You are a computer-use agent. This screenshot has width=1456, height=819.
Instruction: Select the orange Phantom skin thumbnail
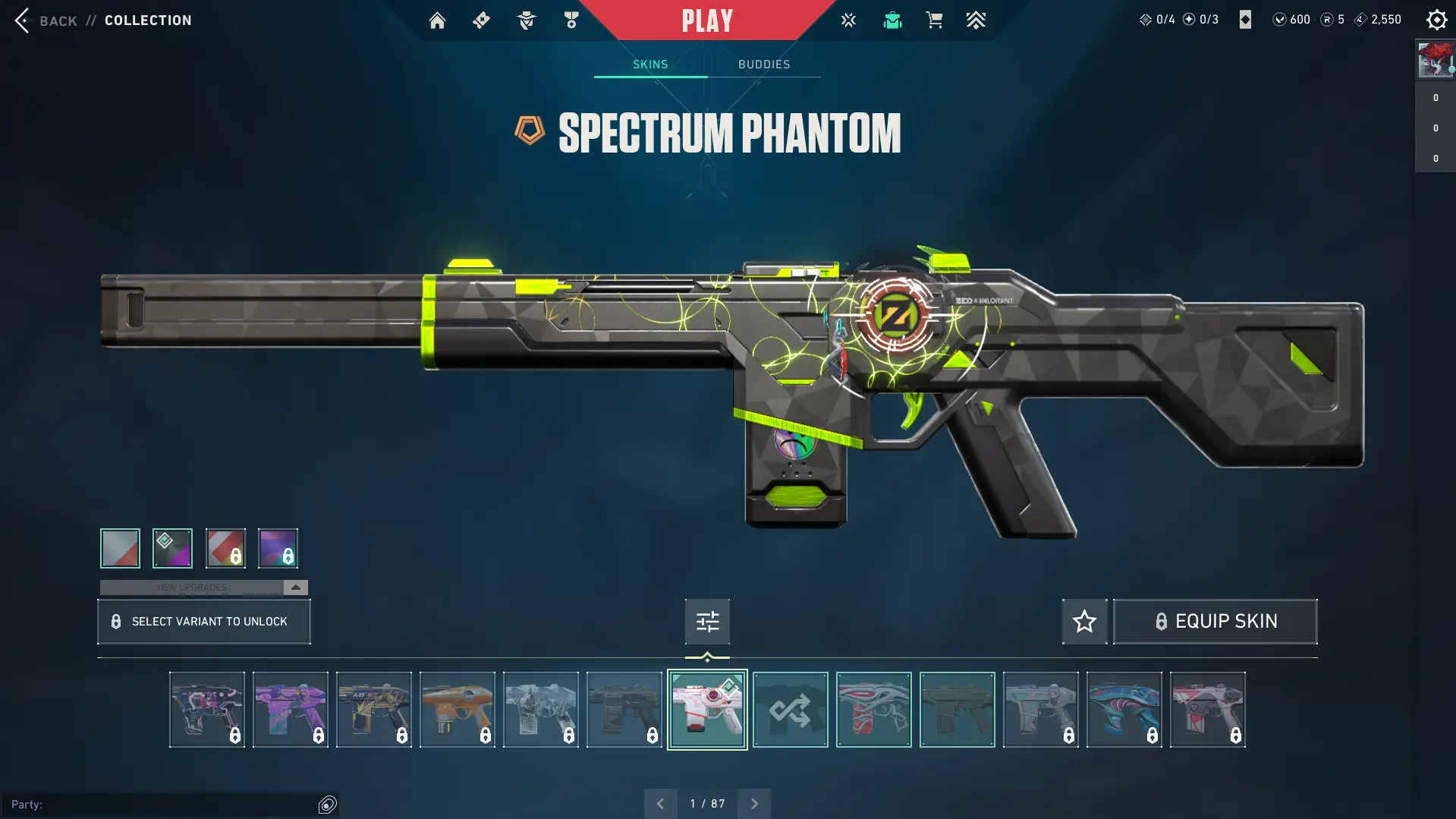458,710
